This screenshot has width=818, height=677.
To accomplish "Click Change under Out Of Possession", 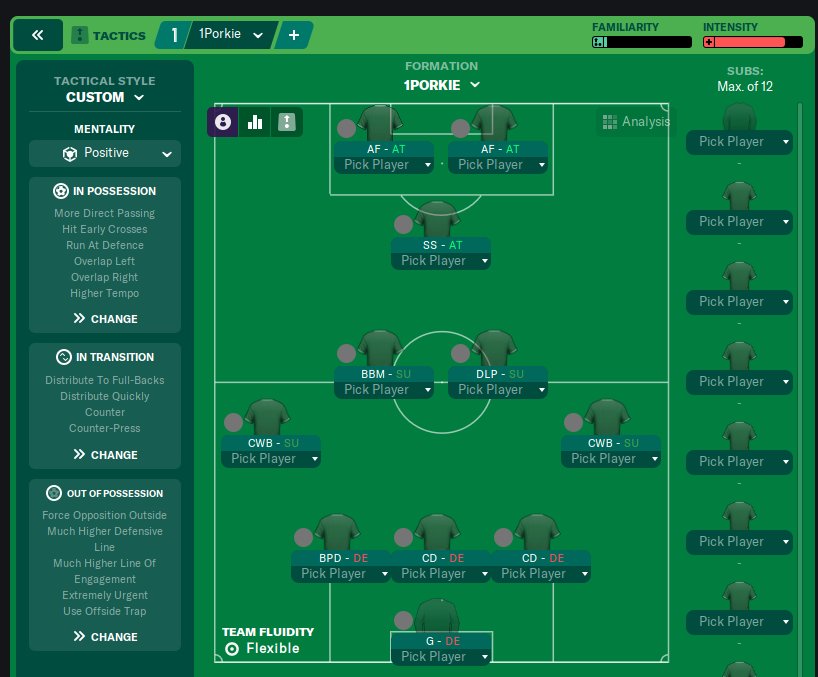I will coord(105,637).
